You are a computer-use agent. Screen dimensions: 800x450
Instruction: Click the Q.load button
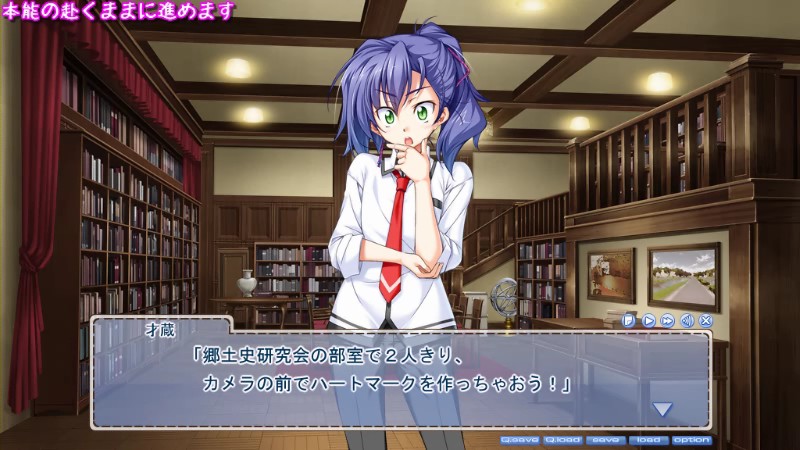point(563,439)
